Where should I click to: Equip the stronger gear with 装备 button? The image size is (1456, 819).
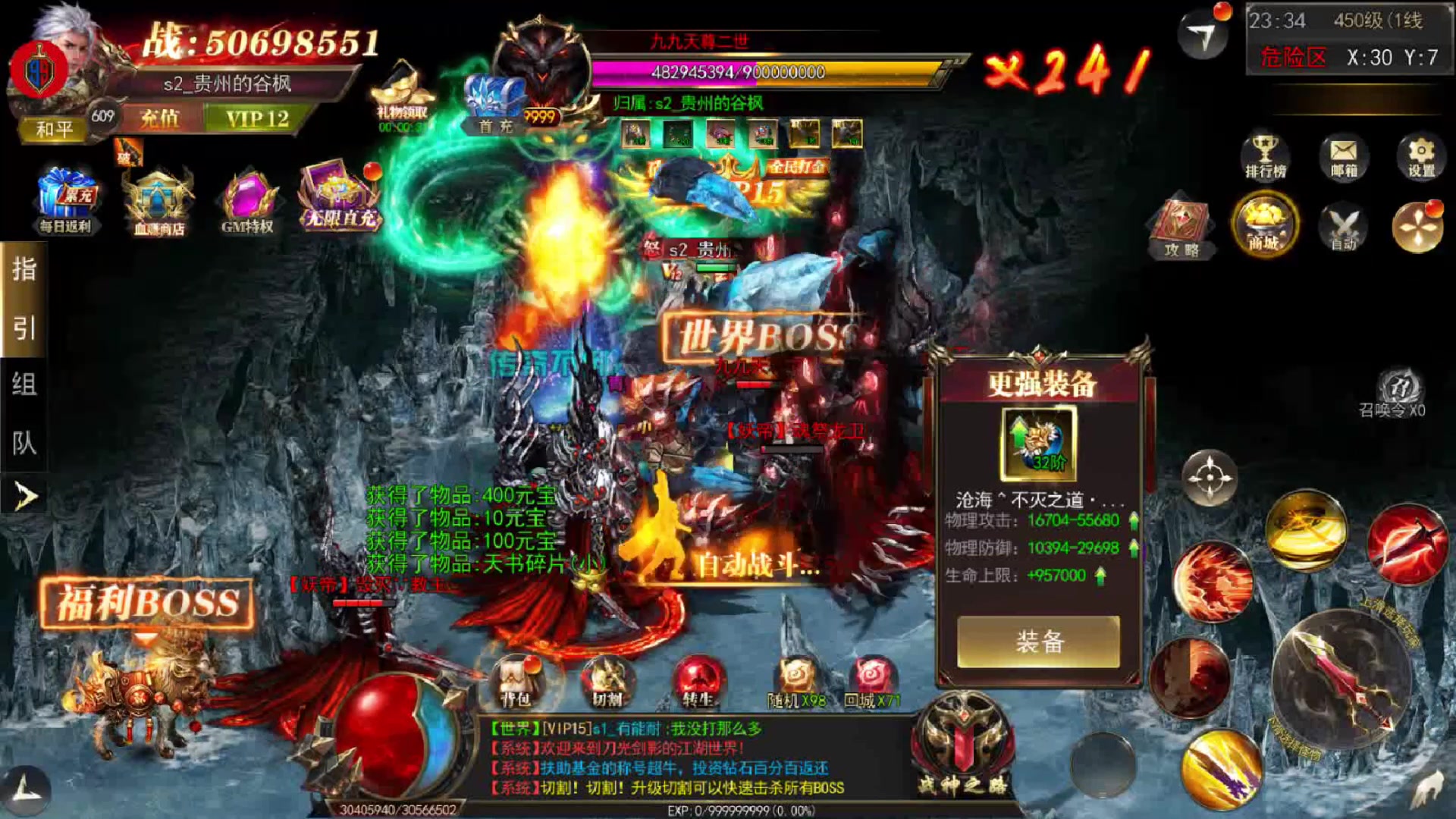click(x=1038, y=642)
